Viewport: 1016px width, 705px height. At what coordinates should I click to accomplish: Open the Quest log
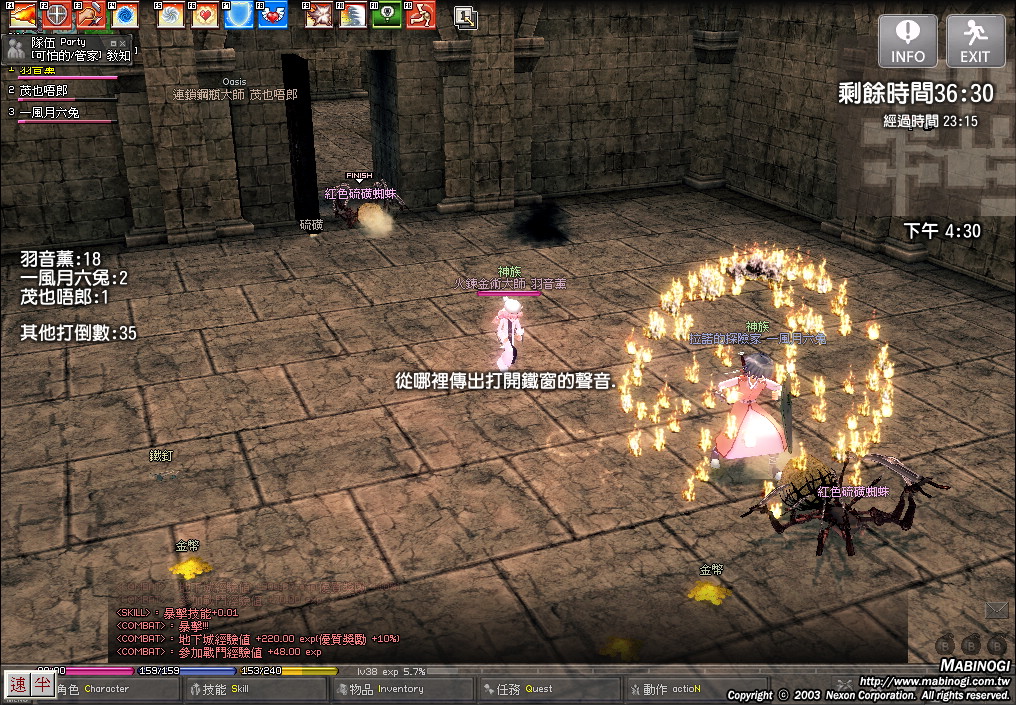pyautogui.click(x=547, y=689)
